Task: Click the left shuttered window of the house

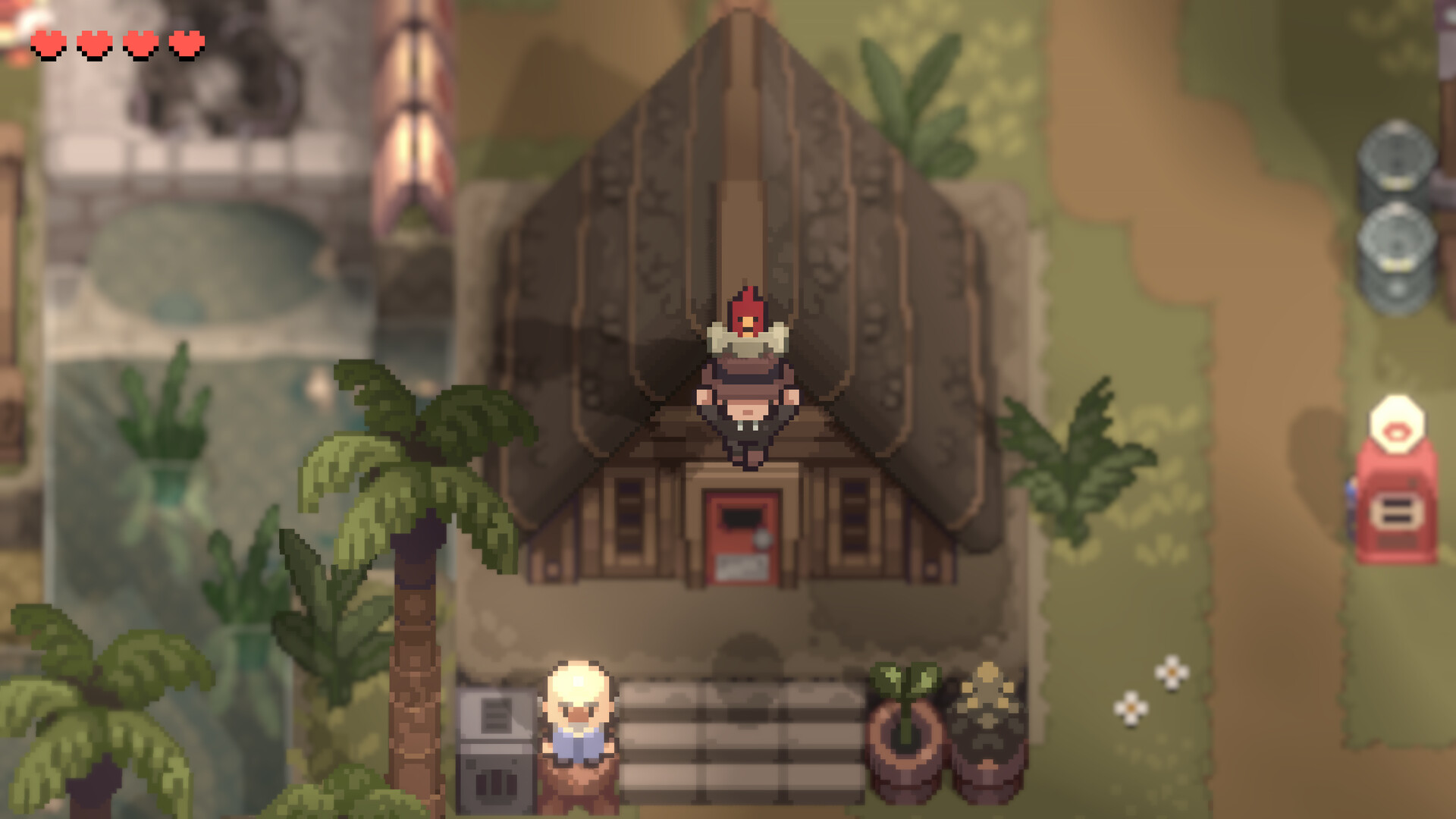Action: tap(628, 516)
